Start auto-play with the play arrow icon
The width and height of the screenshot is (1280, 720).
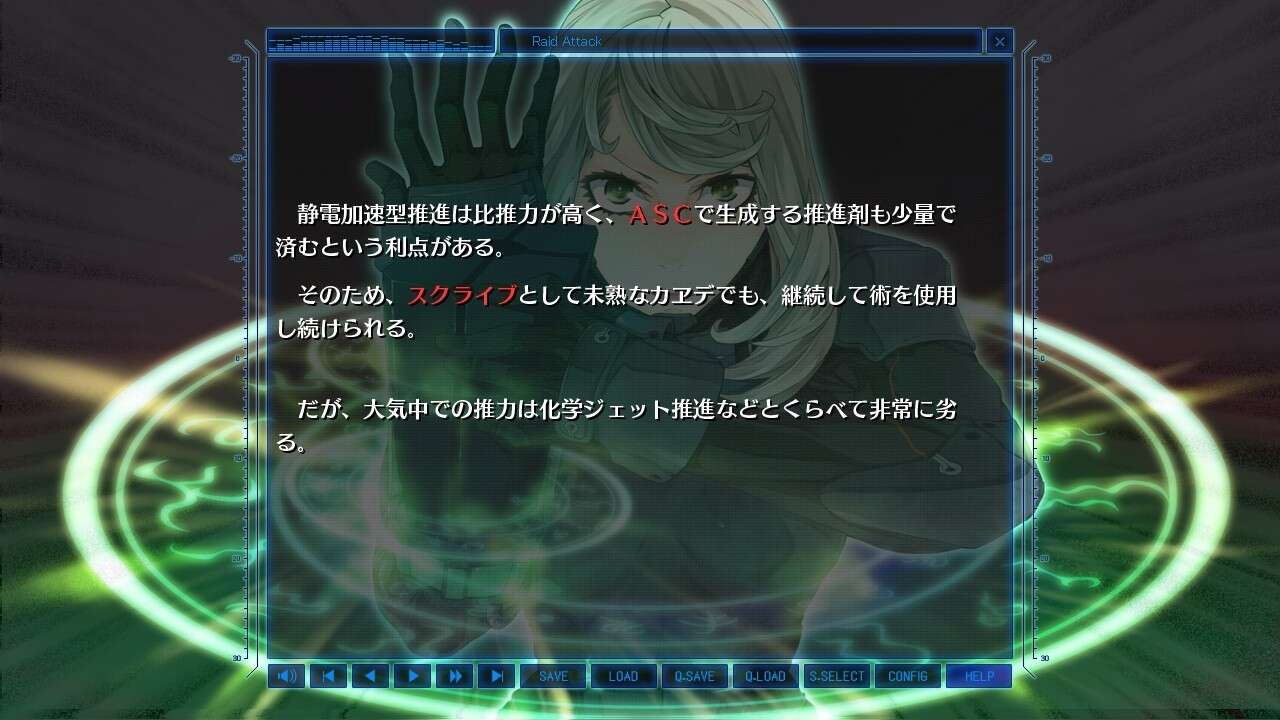[x=413, y=676]
